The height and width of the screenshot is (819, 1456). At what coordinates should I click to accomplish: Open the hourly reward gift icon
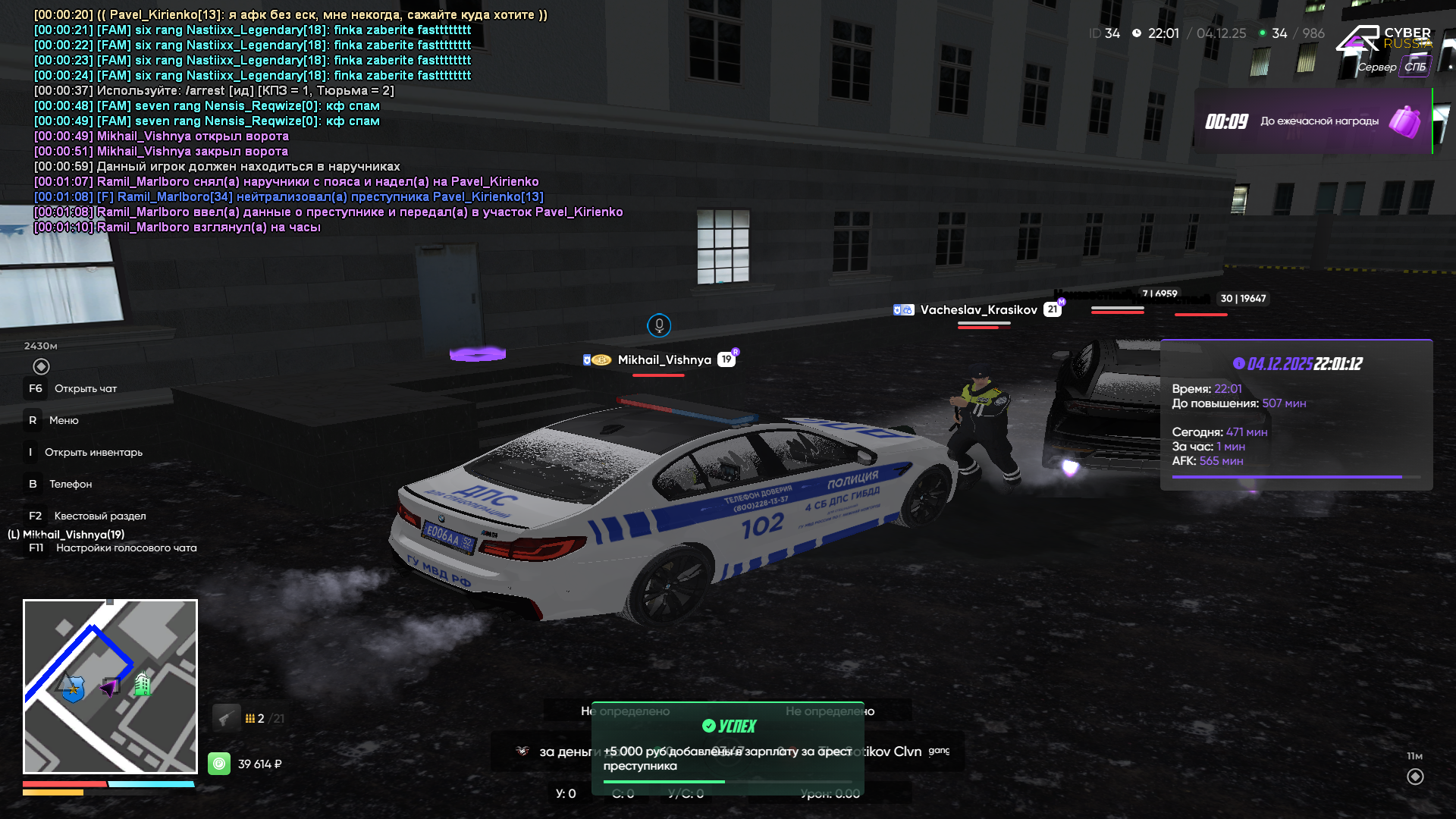[1404, 121]
